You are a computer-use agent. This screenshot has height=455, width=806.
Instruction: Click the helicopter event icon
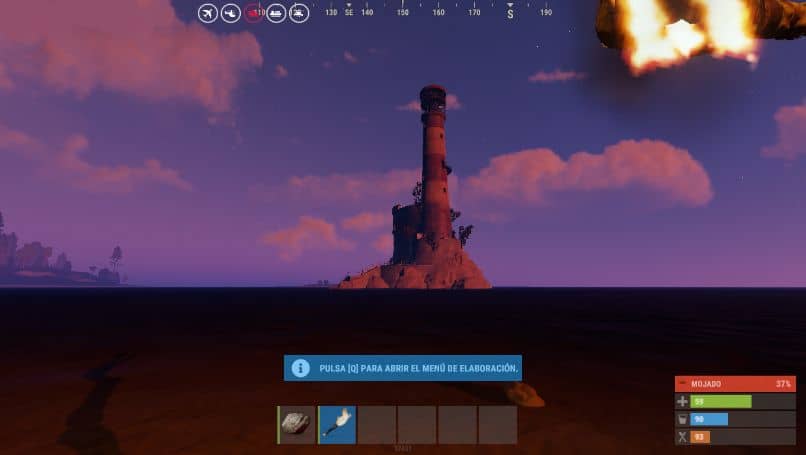[x=231, y=13]
